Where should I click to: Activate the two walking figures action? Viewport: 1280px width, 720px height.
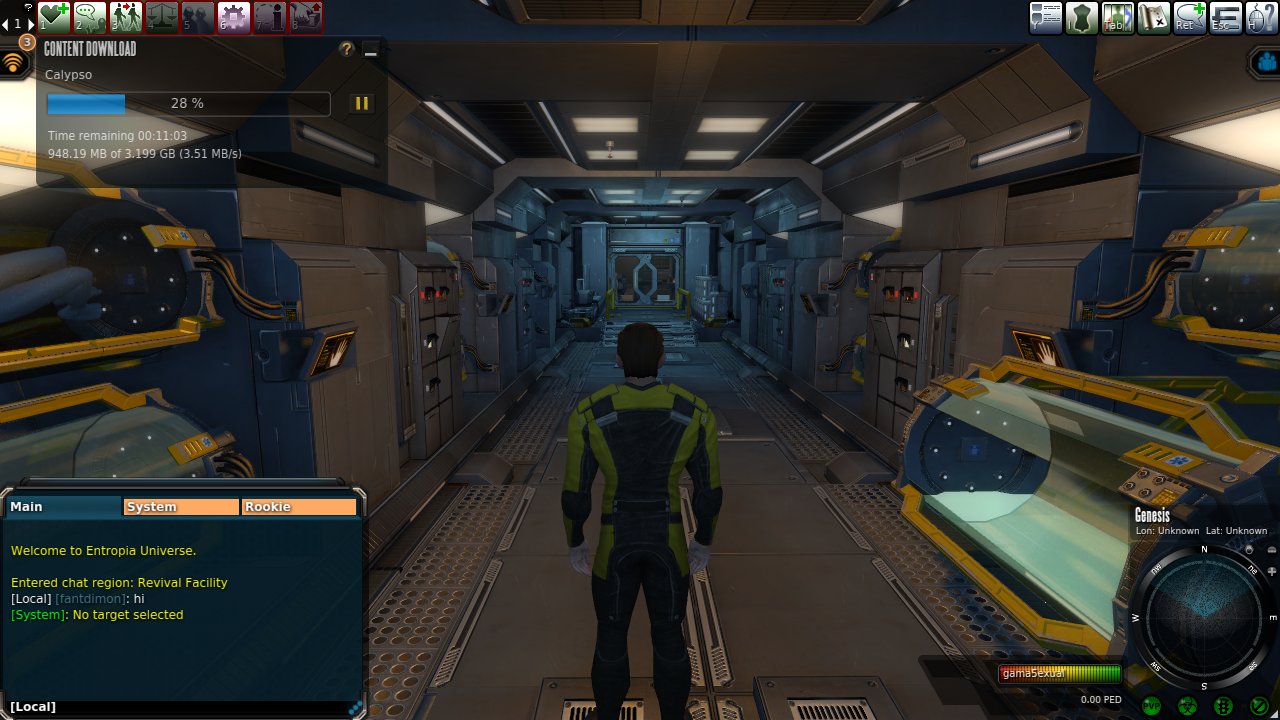pyautogui.click(x=126, y=17)
